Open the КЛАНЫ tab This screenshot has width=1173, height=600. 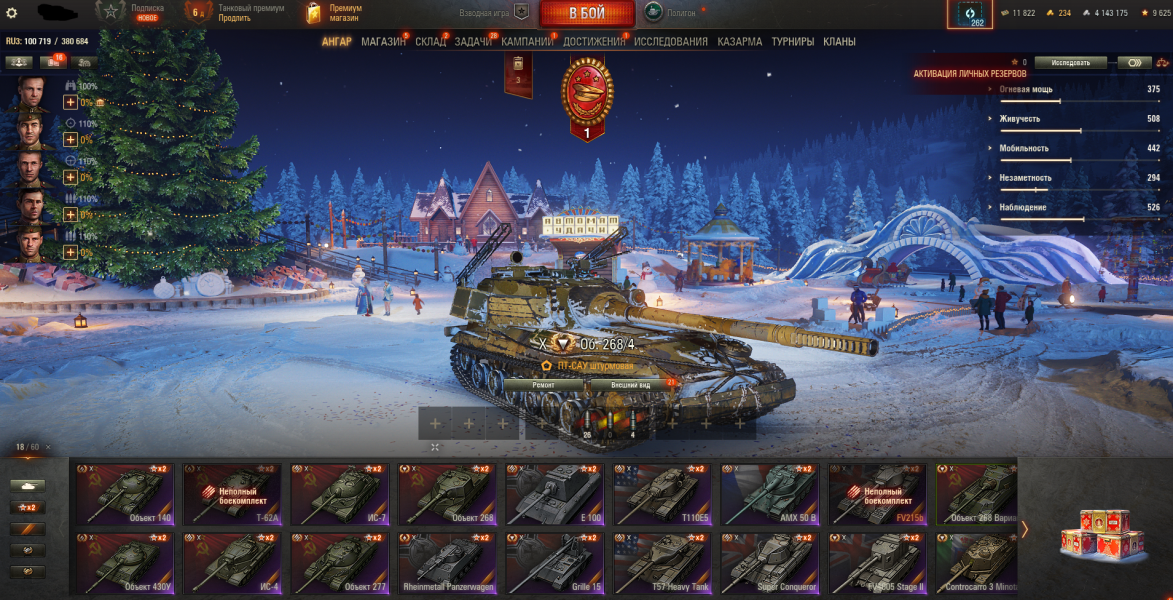pyautogui.click(x=838, y=42)
